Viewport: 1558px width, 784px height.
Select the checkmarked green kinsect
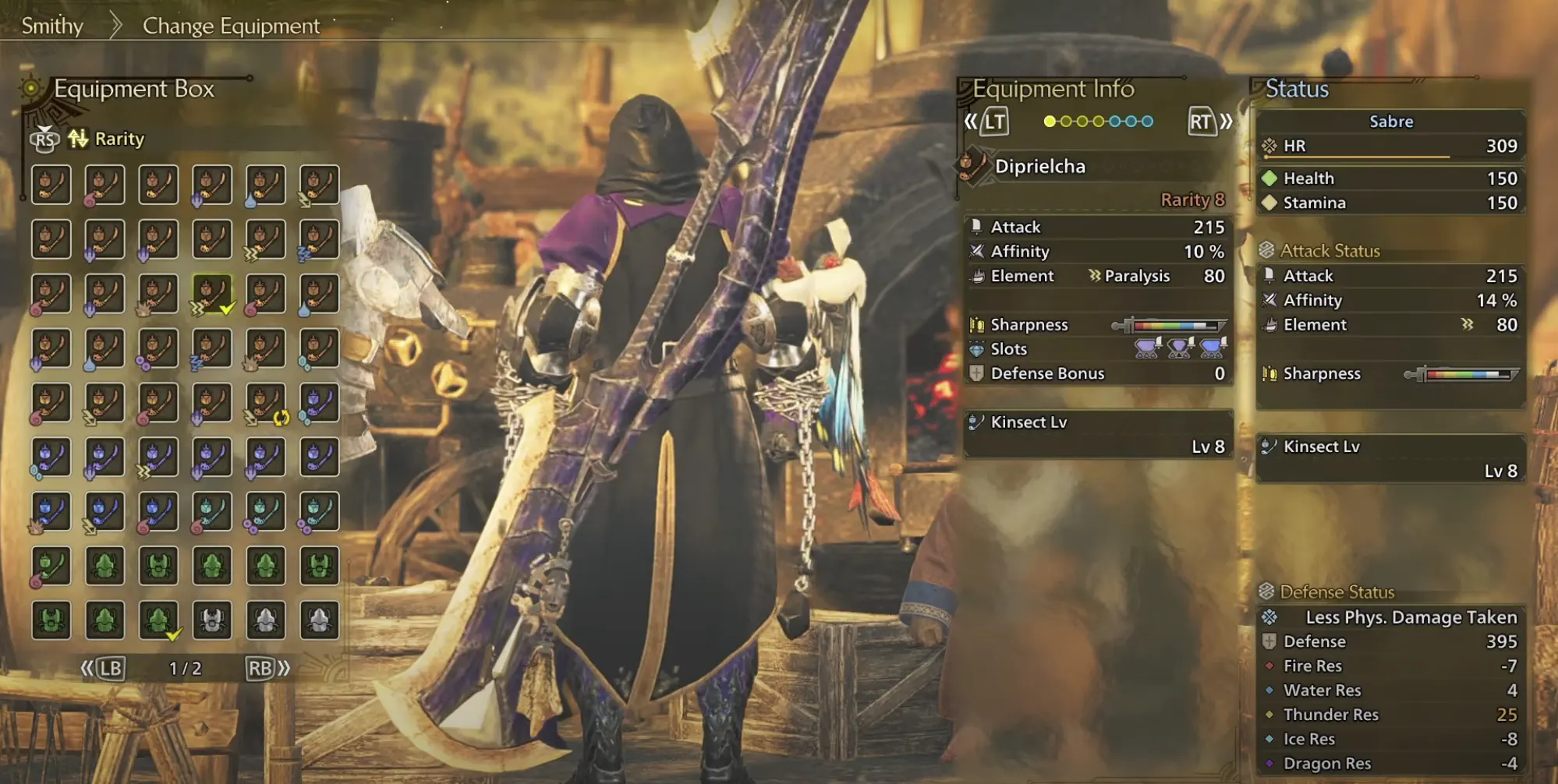tap(159, 620)
